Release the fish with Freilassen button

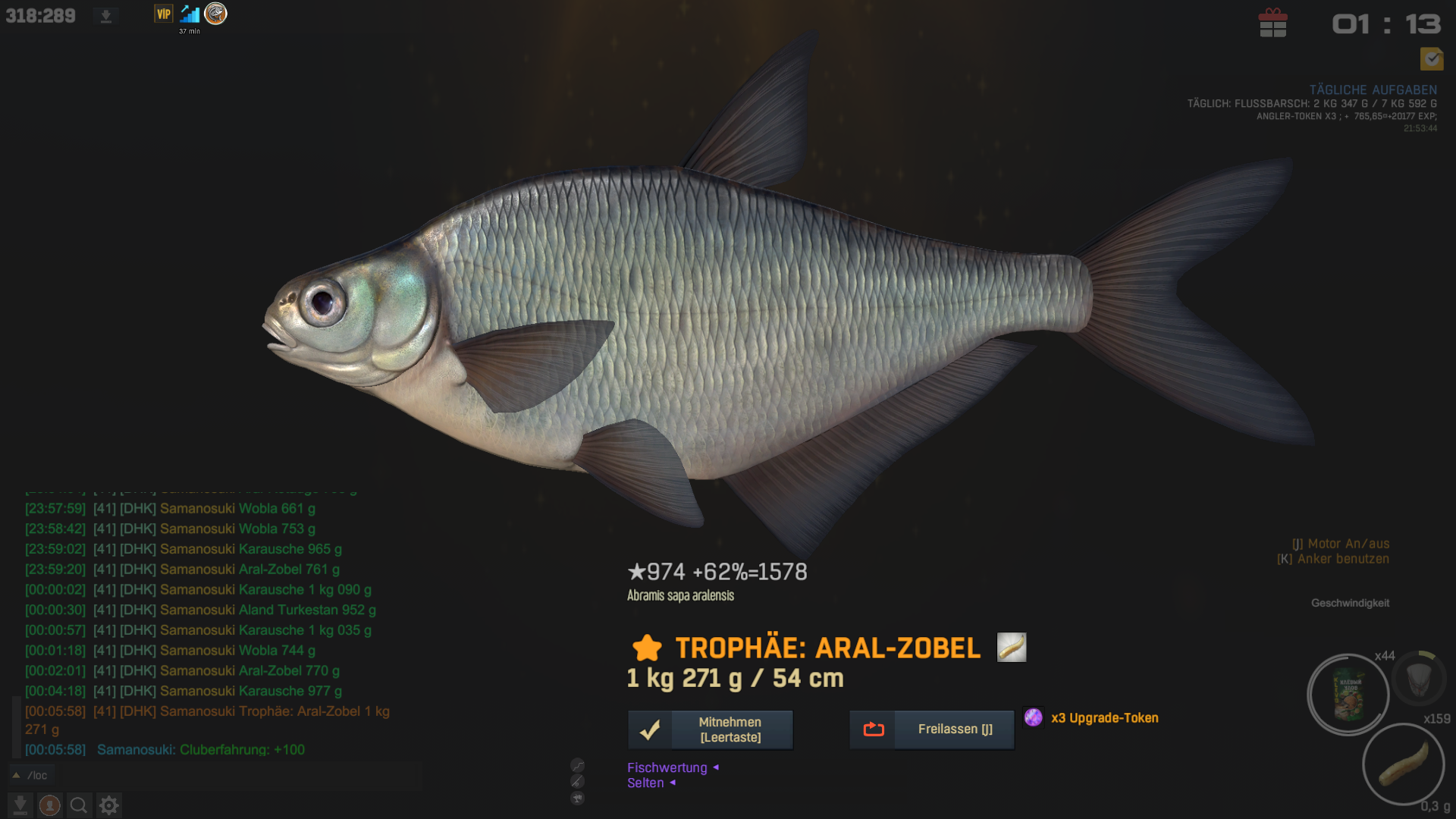932,730
